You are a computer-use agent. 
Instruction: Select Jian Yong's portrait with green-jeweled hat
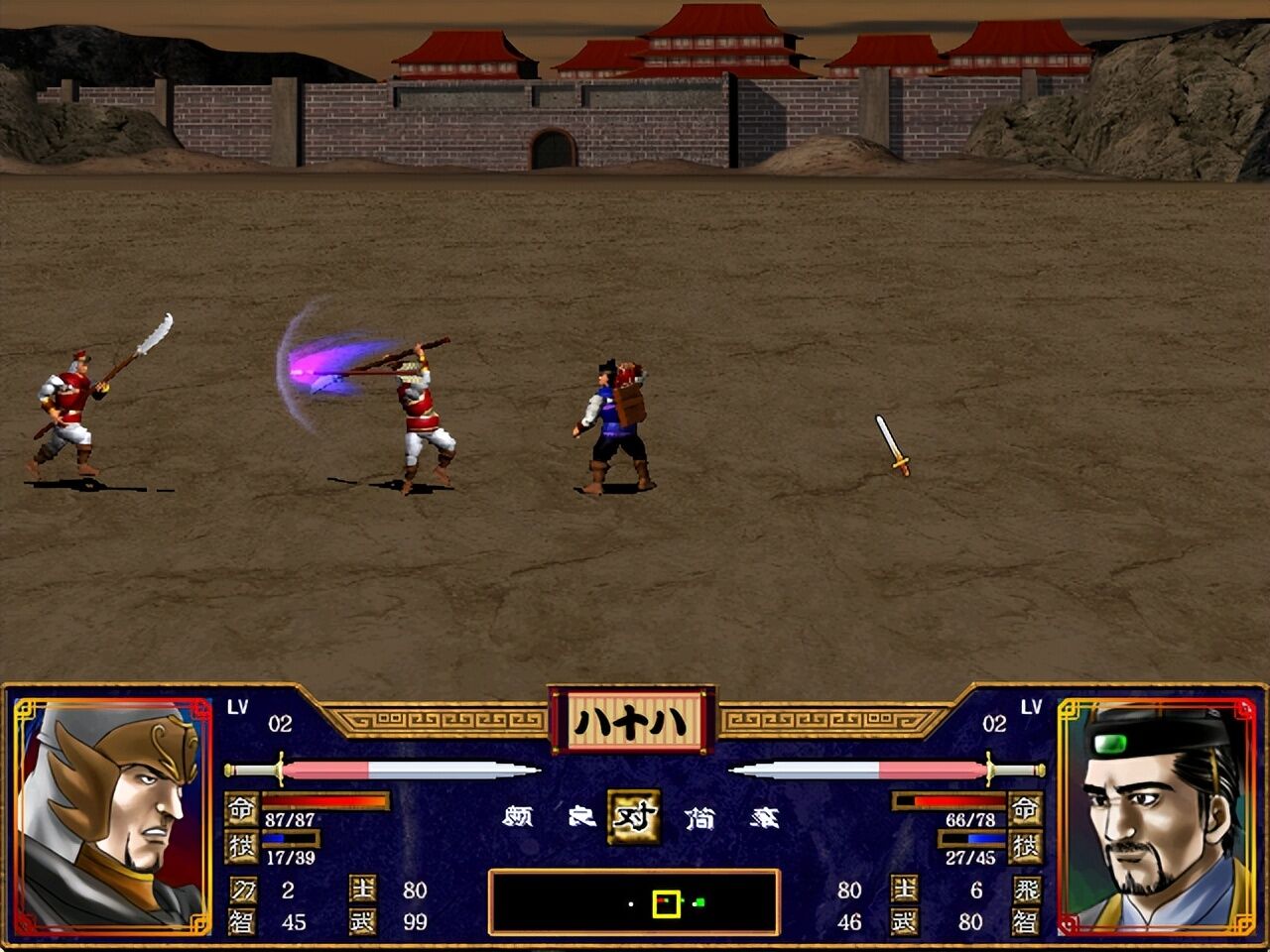(x=1158, y=816)
